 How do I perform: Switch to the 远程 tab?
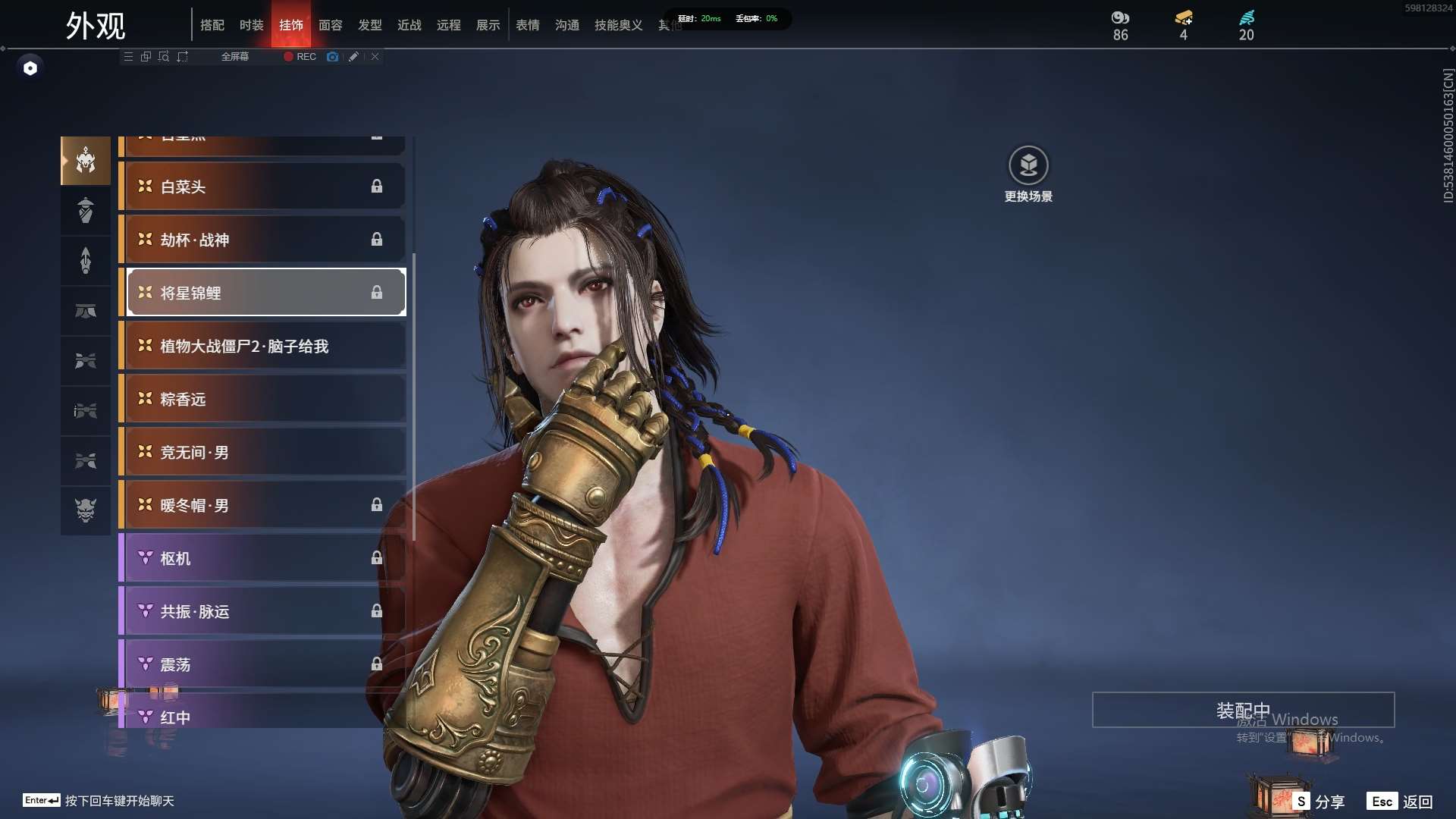[x=449, y=25]
